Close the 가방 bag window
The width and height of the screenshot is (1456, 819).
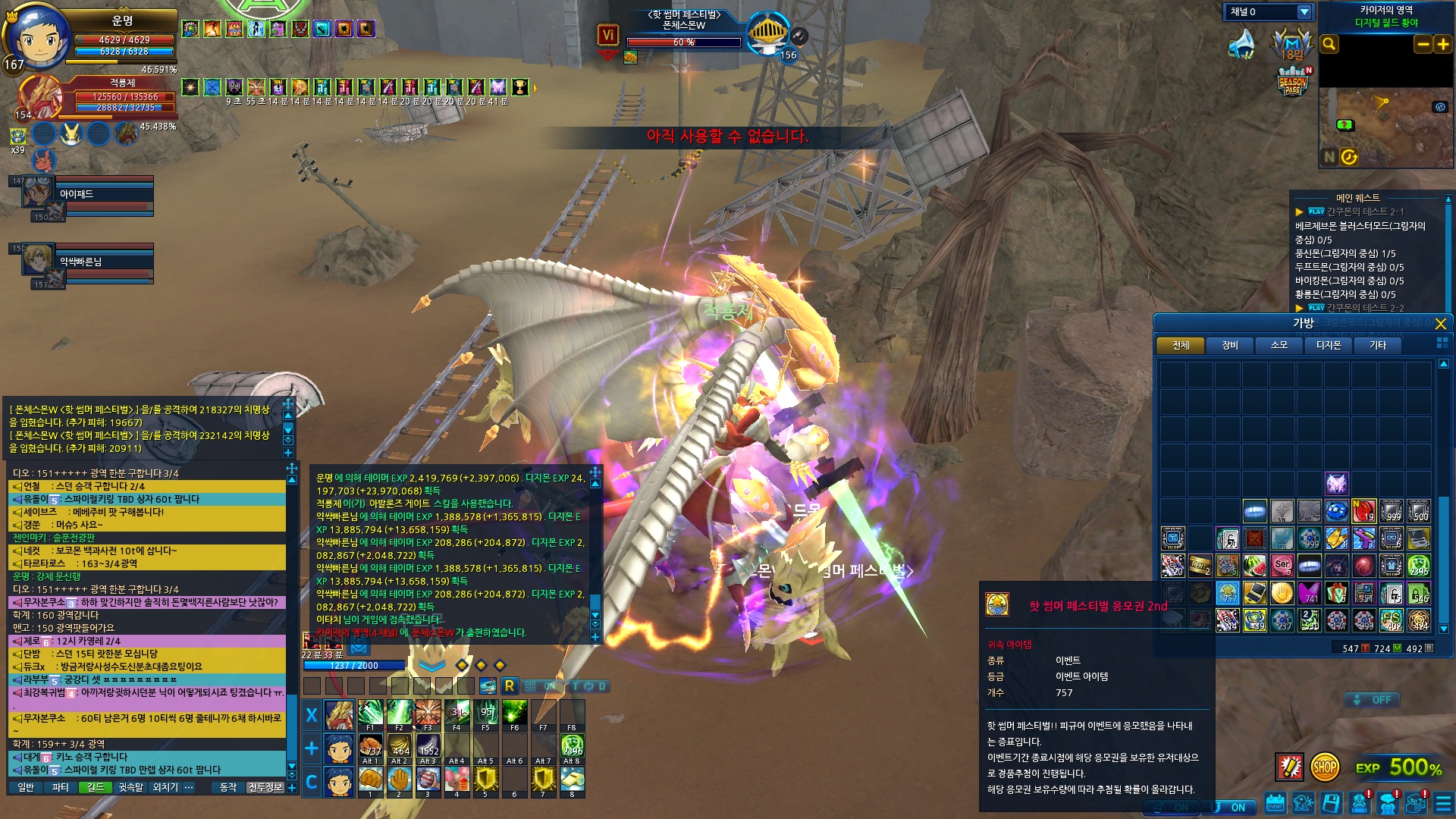tap(1440, 324)
